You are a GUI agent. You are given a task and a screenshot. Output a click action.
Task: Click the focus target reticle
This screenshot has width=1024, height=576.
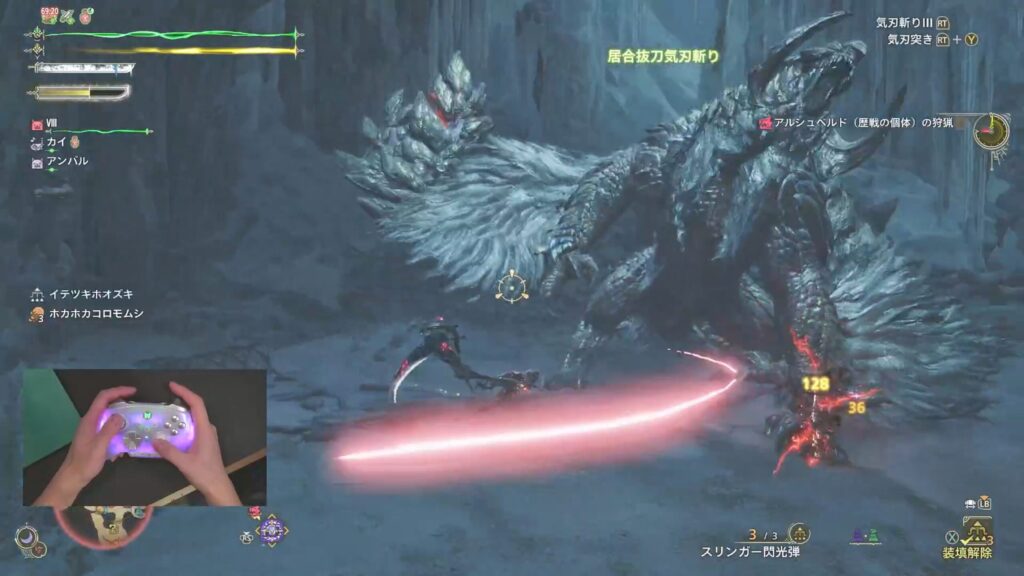[511, 287]
